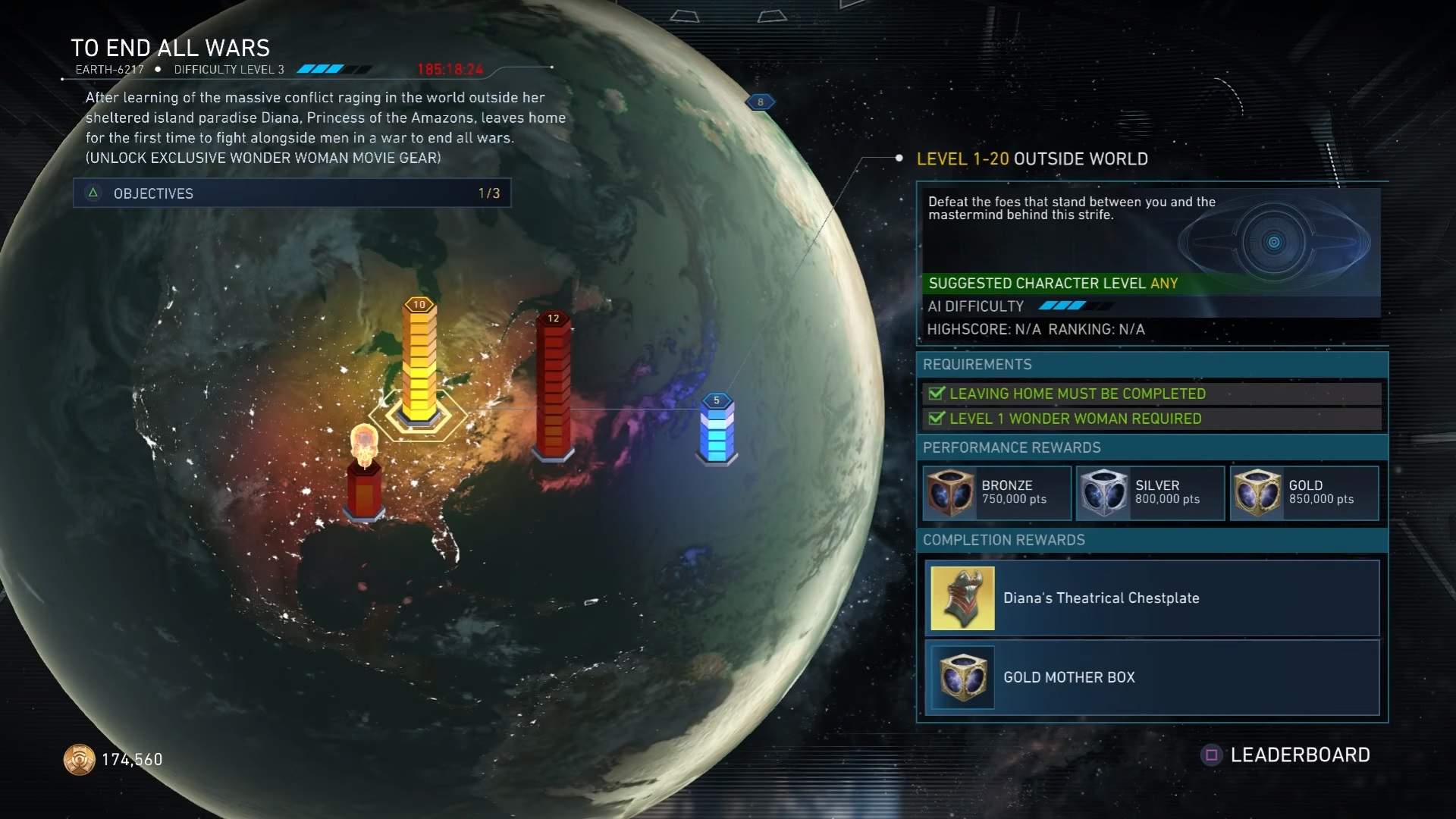Screen dimensions: 1456x819
Task: Inspect the Gold 850,000 pts reward
Action: pyautogui.click(x=1304, y=493)
